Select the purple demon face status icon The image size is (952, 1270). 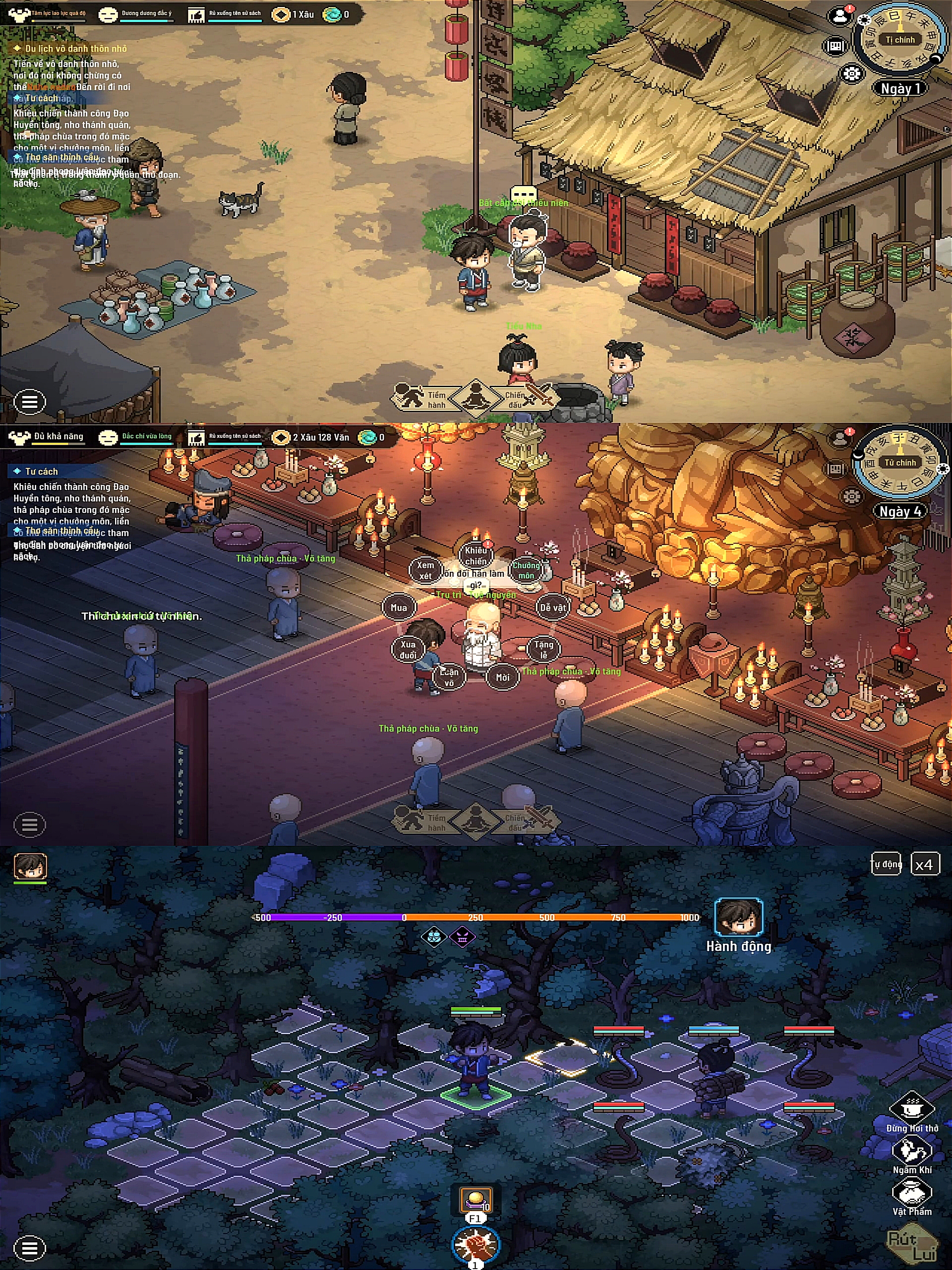point(462,938)
